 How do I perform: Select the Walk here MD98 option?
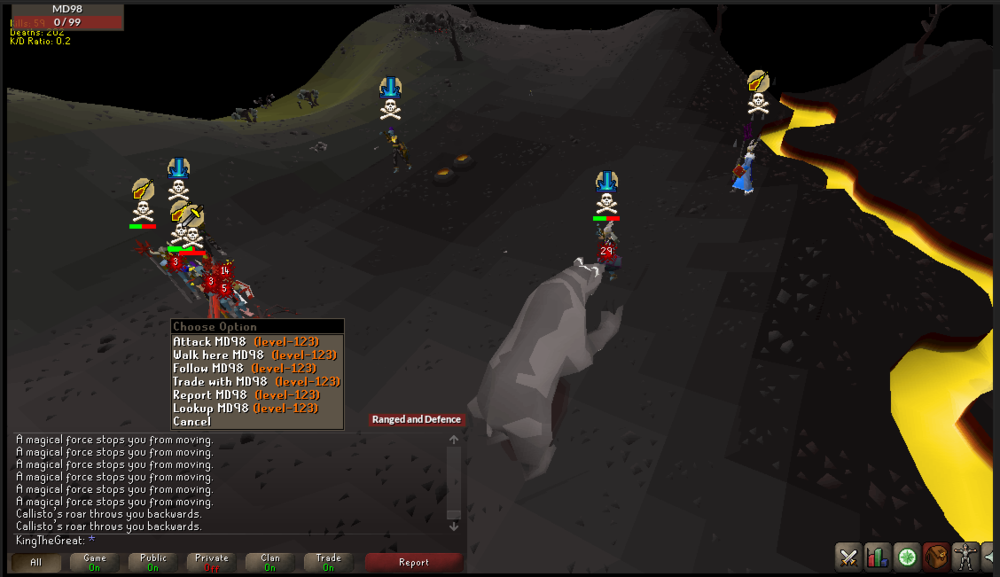pos(247,355)
